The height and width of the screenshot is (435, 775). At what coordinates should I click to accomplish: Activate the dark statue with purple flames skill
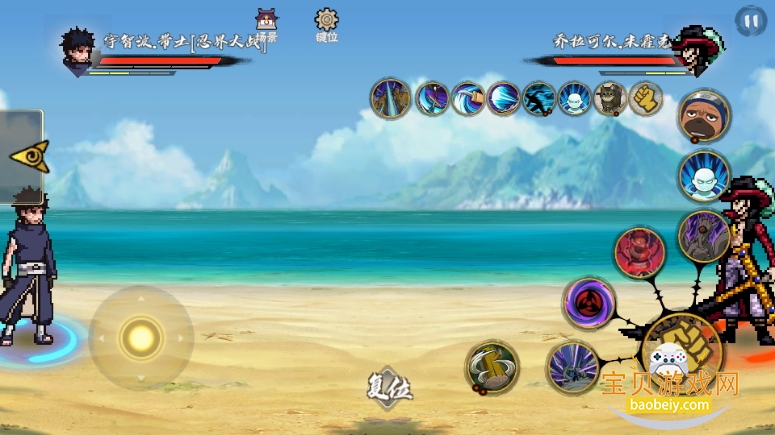[x=704, y=236]
